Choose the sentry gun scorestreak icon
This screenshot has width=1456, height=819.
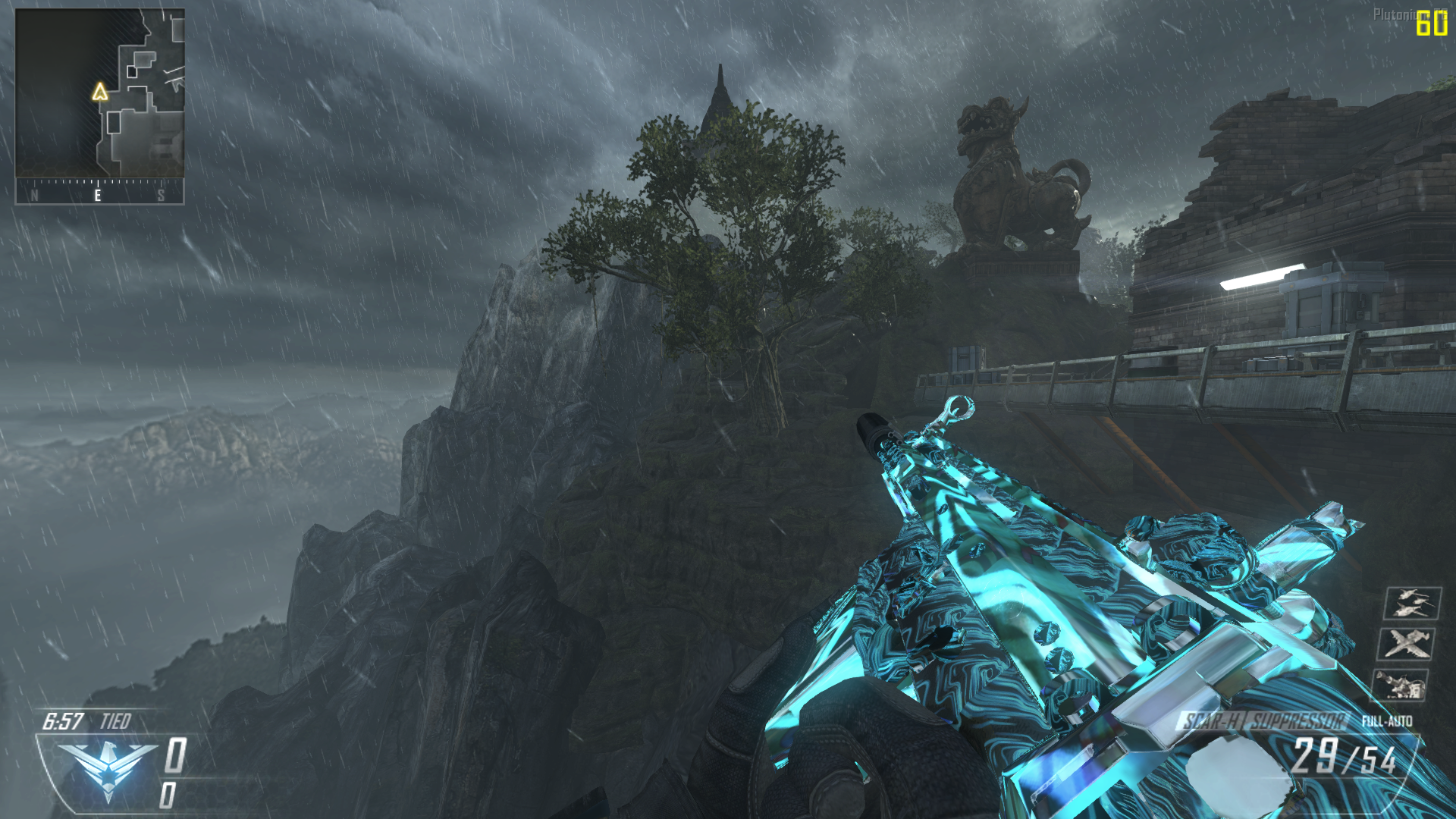click(x=1401, y=684)
